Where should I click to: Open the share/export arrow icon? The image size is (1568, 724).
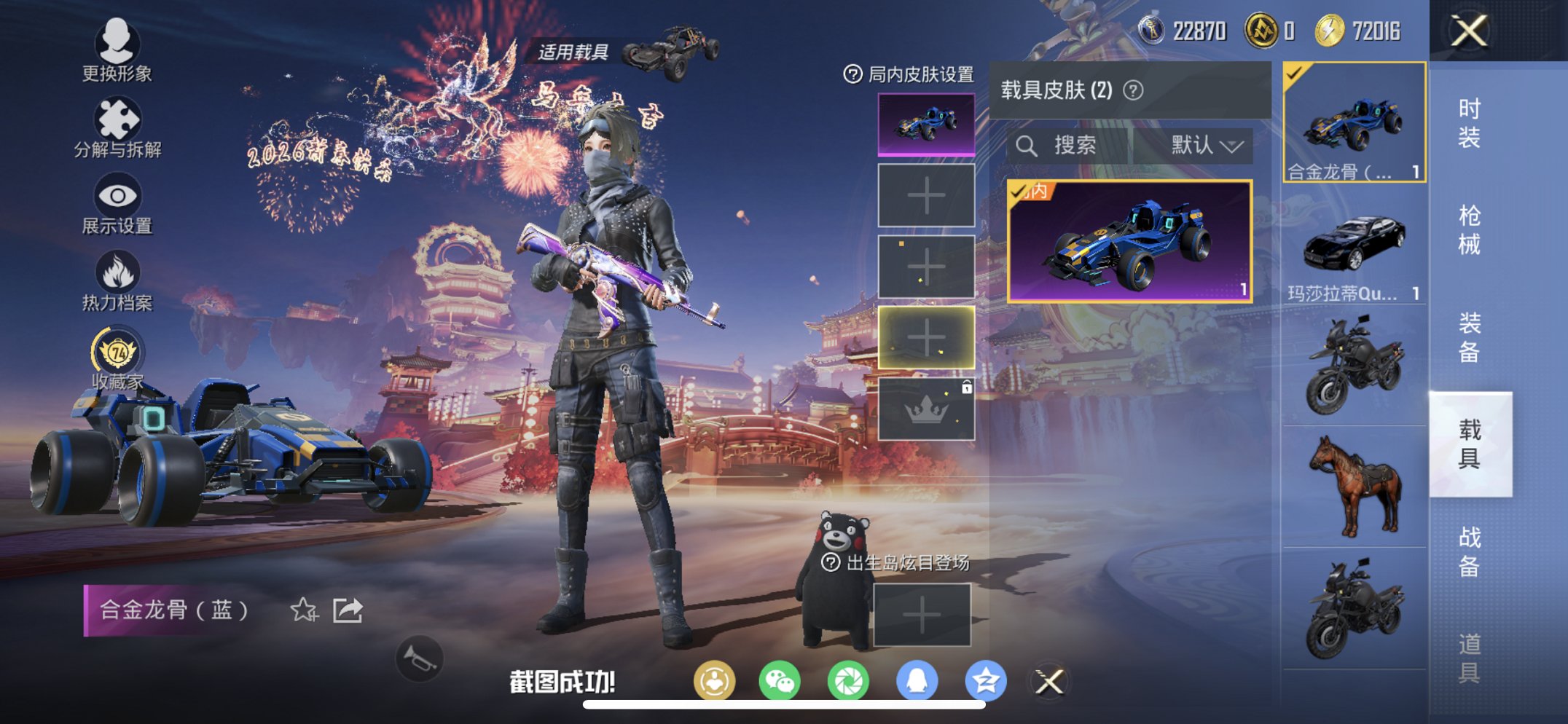pyautogui.click(x=348, y=610)
